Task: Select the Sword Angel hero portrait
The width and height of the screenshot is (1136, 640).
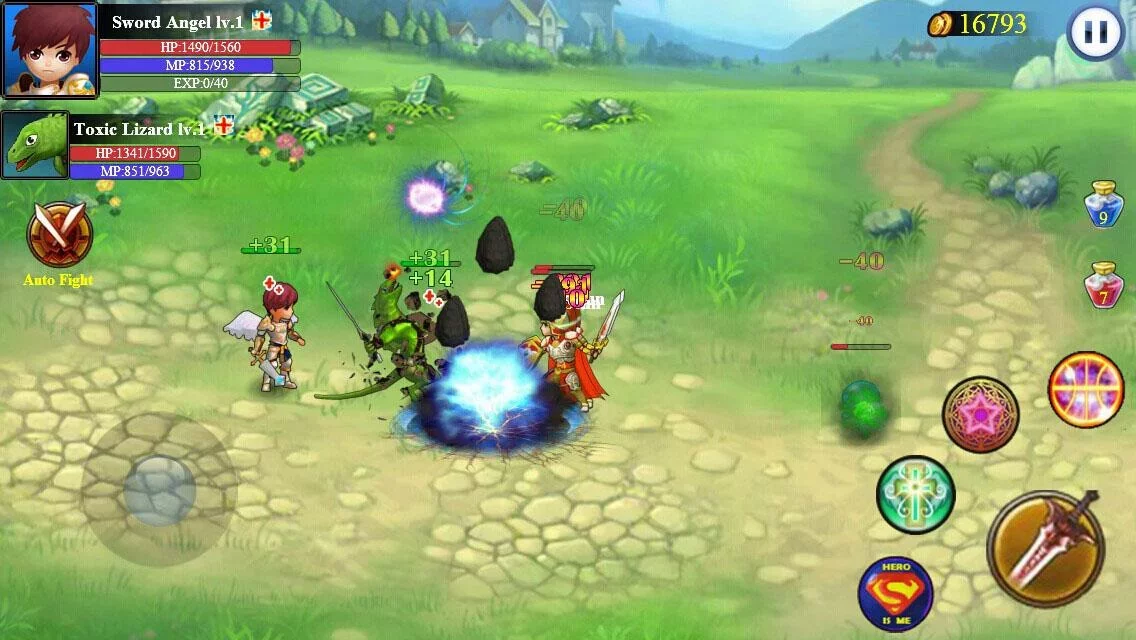Action: pyautogui.click(x=49, y=50)
